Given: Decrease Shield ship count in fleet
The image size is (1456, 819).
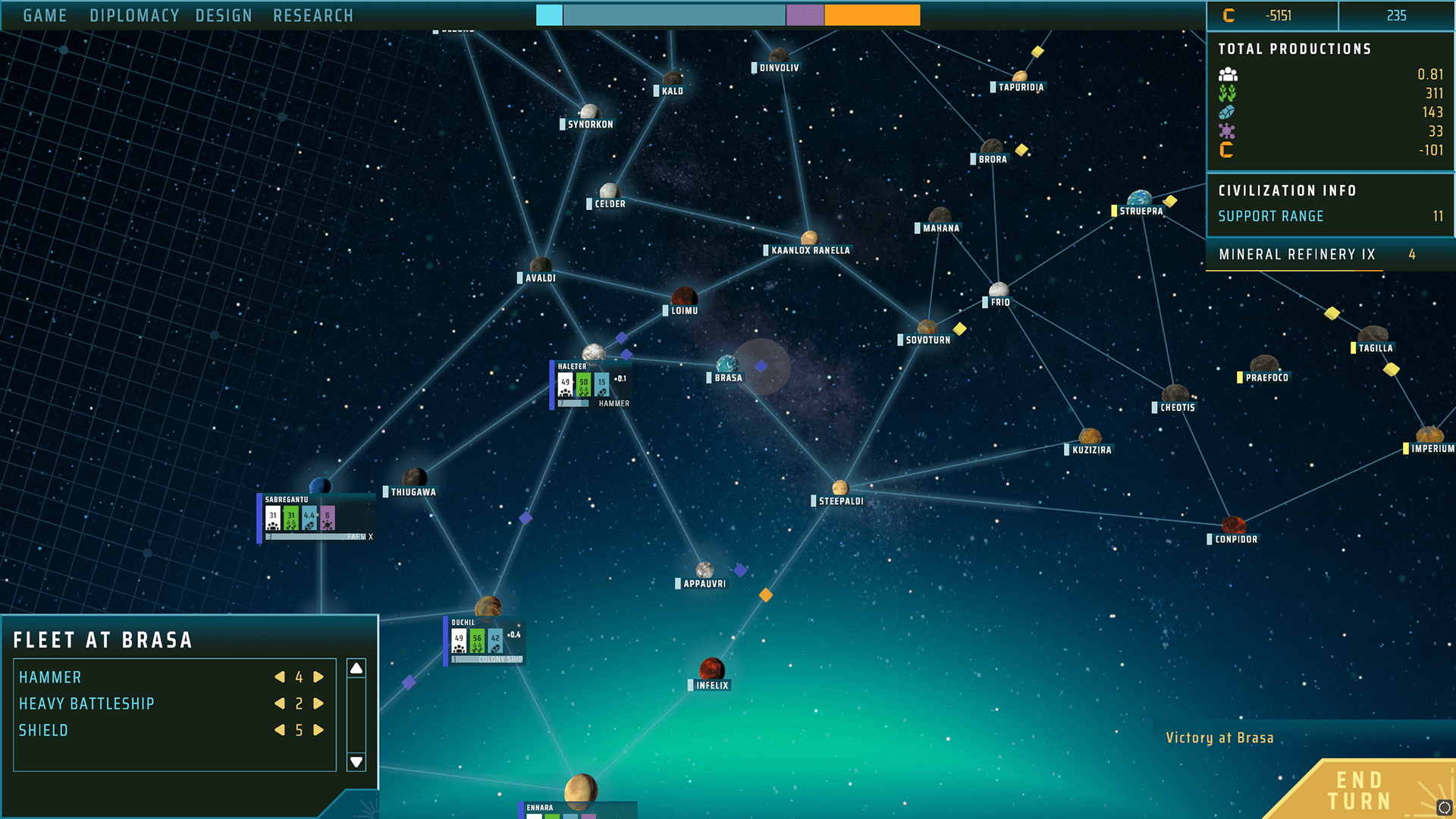Looking at the screenshot, I should [x=280, y=730].
